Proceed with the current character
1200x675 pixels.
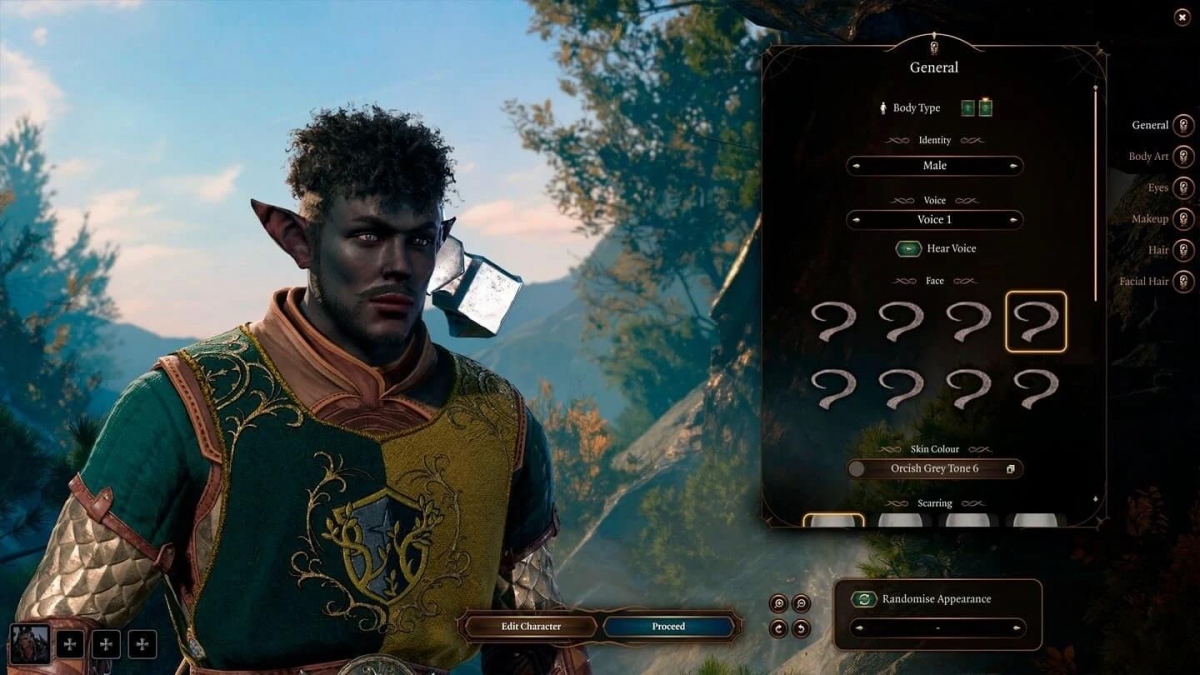[x=668, y=627]
